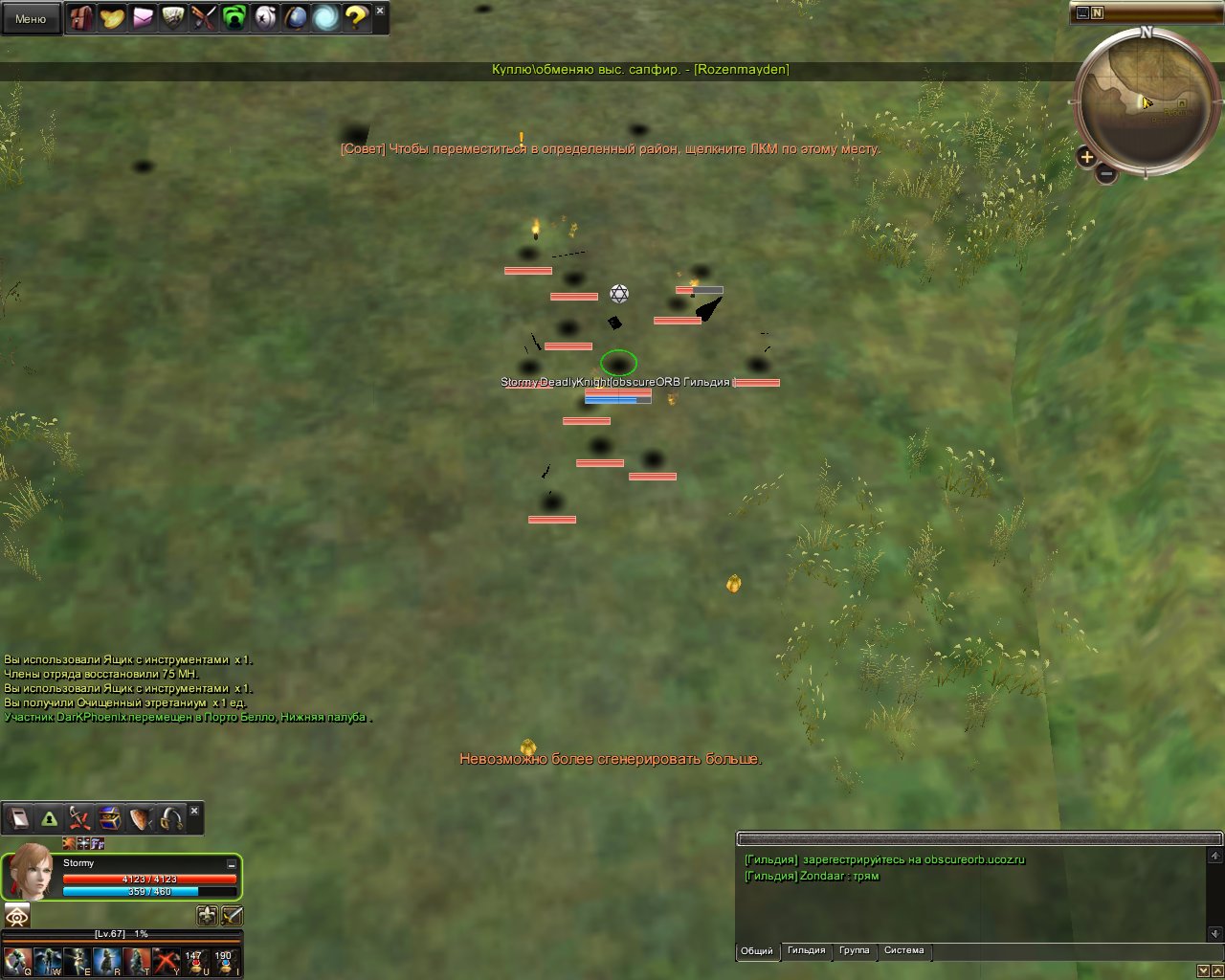Activate the skill bound to Q
The image size is (1225, 980).
(x=17, y=961)
